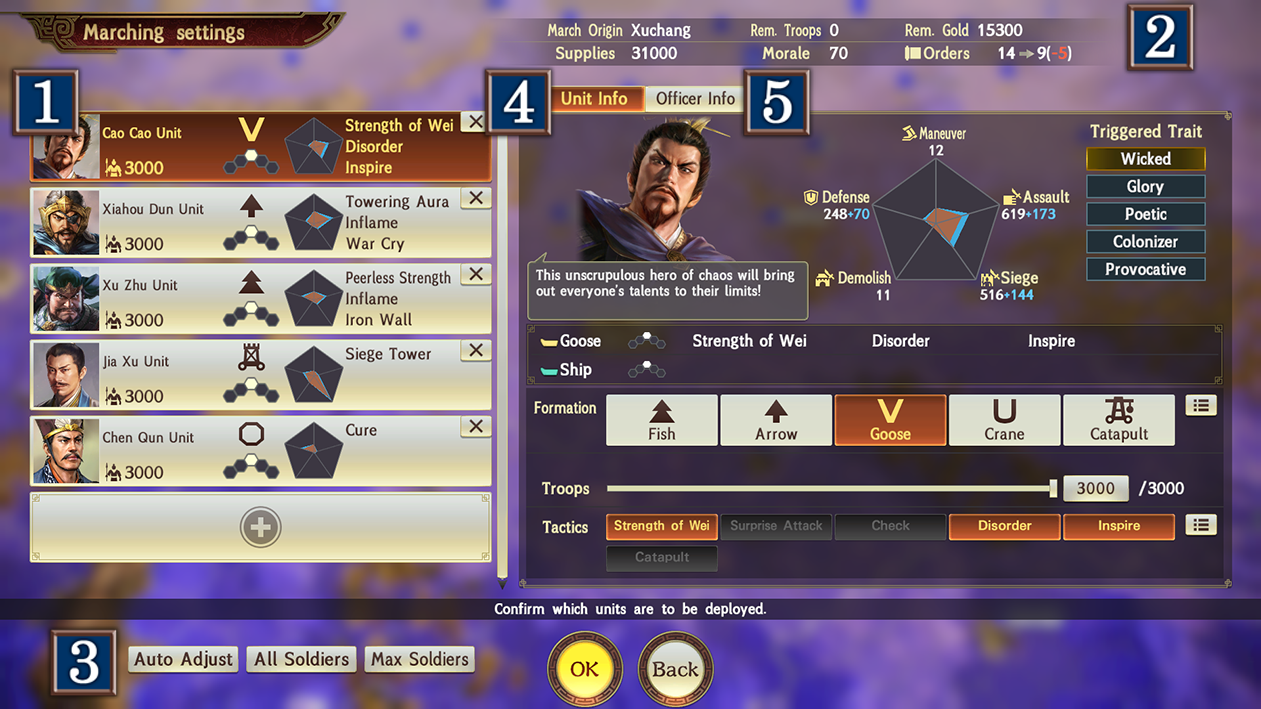Click the Auto Adjust button

tap(183, 659)
